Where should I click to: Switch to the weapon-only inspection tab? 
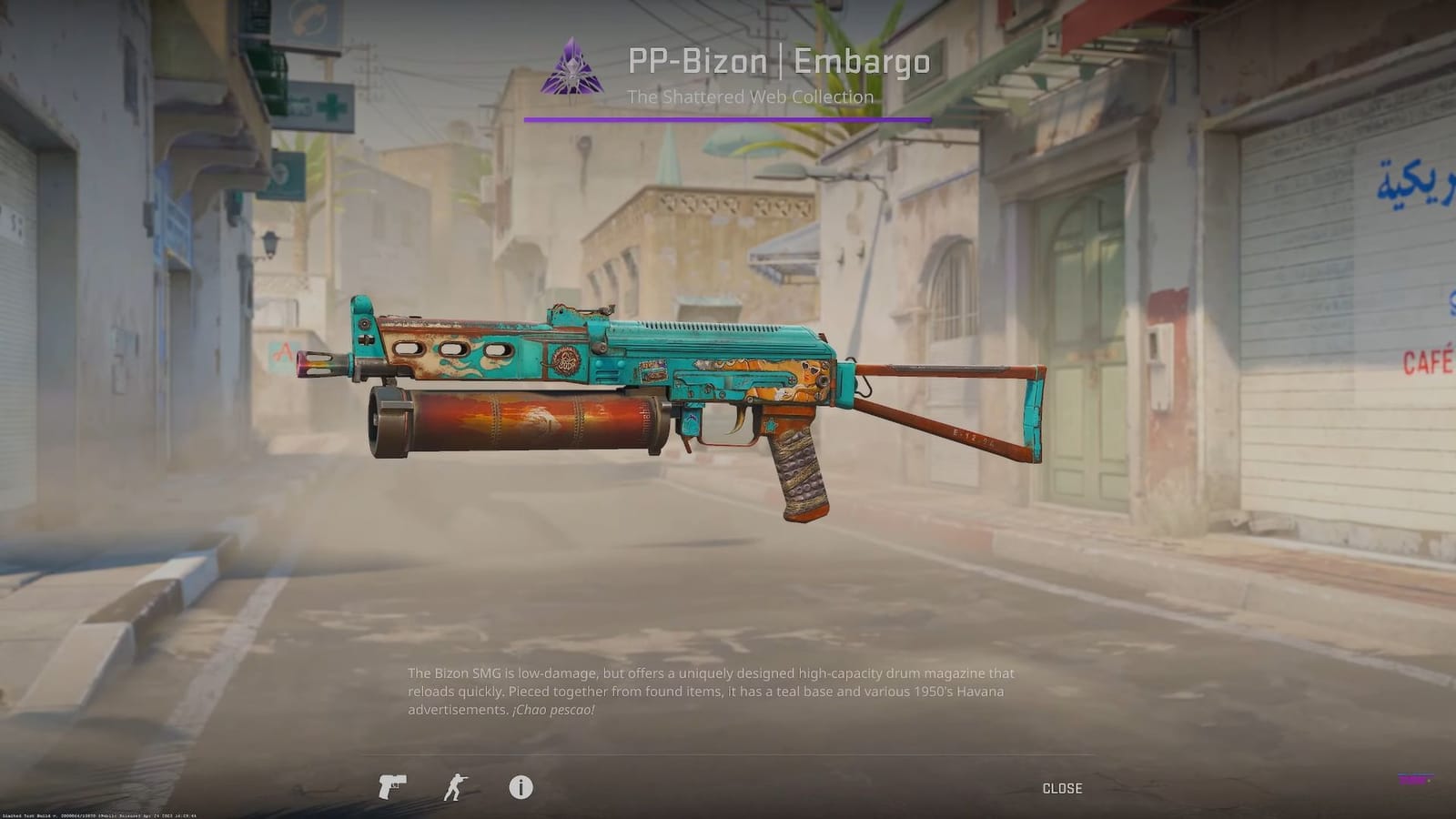pyautogui.click(x=391, y=788)
